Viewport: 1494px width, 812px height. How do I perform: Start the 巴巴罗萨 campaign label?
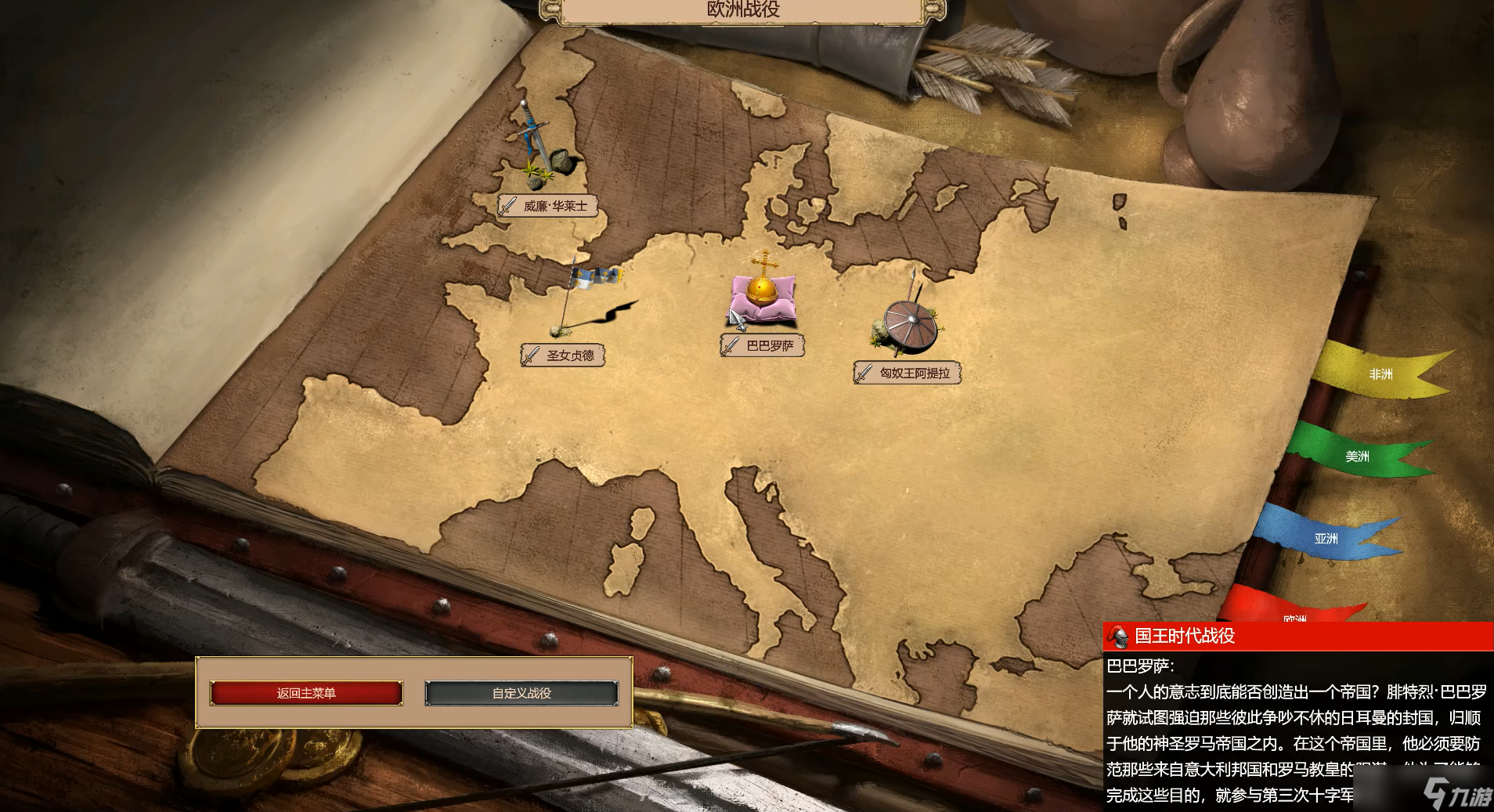click(763, 345)
